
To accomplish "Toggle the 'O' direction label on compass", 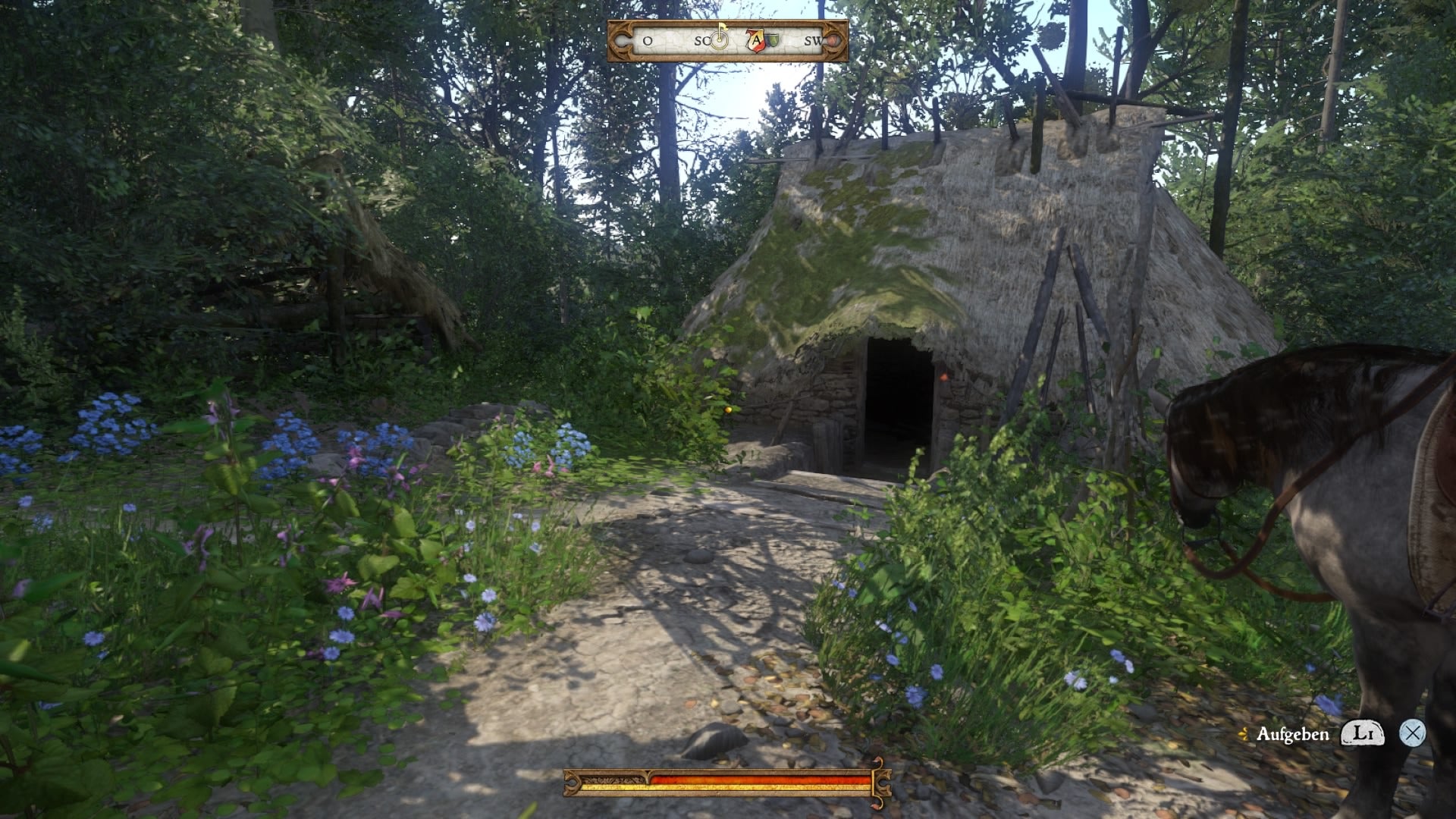I will pos(646,42).
